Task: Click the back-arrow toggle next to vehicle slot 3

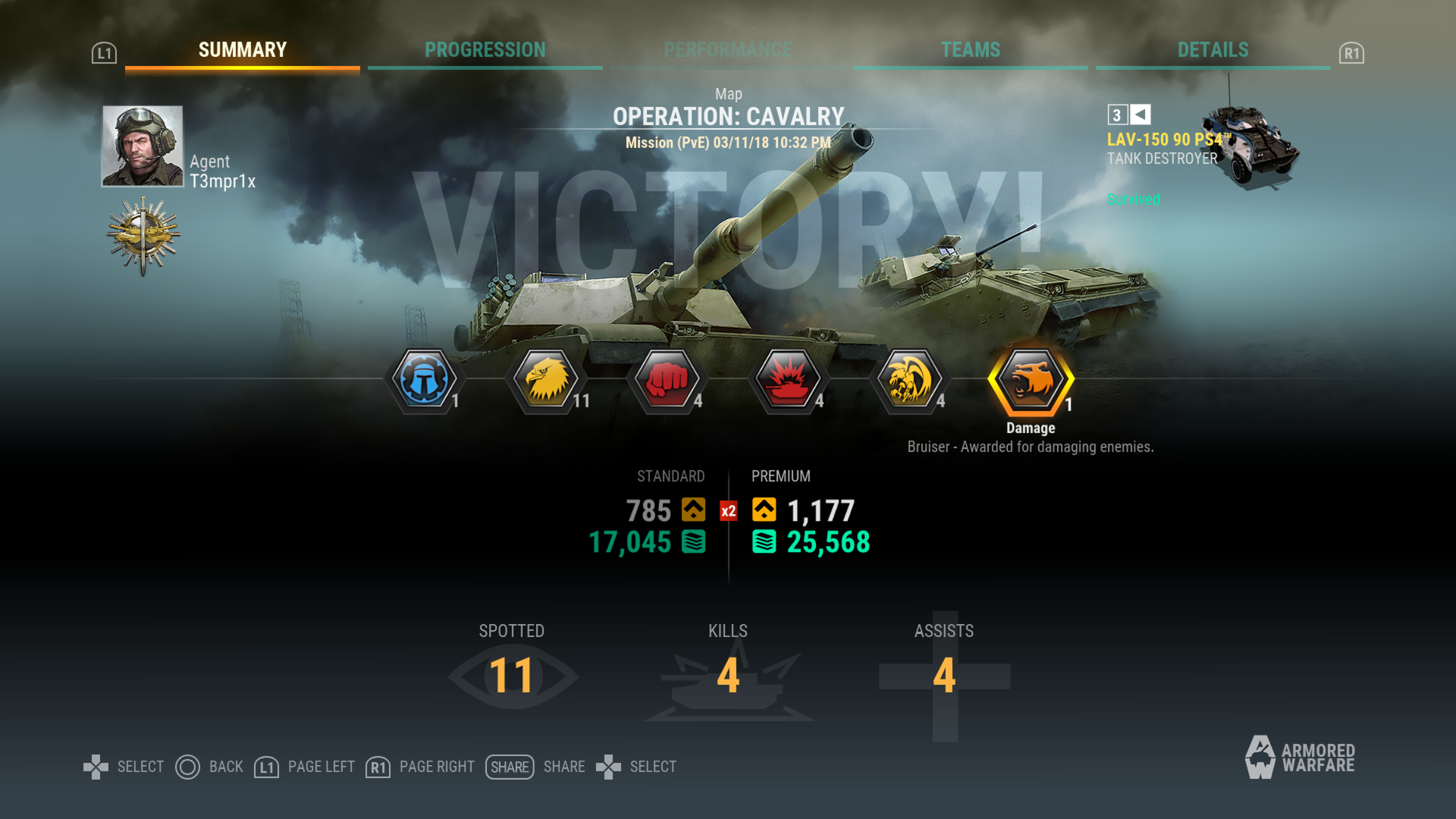Action: pos(1141,115)
